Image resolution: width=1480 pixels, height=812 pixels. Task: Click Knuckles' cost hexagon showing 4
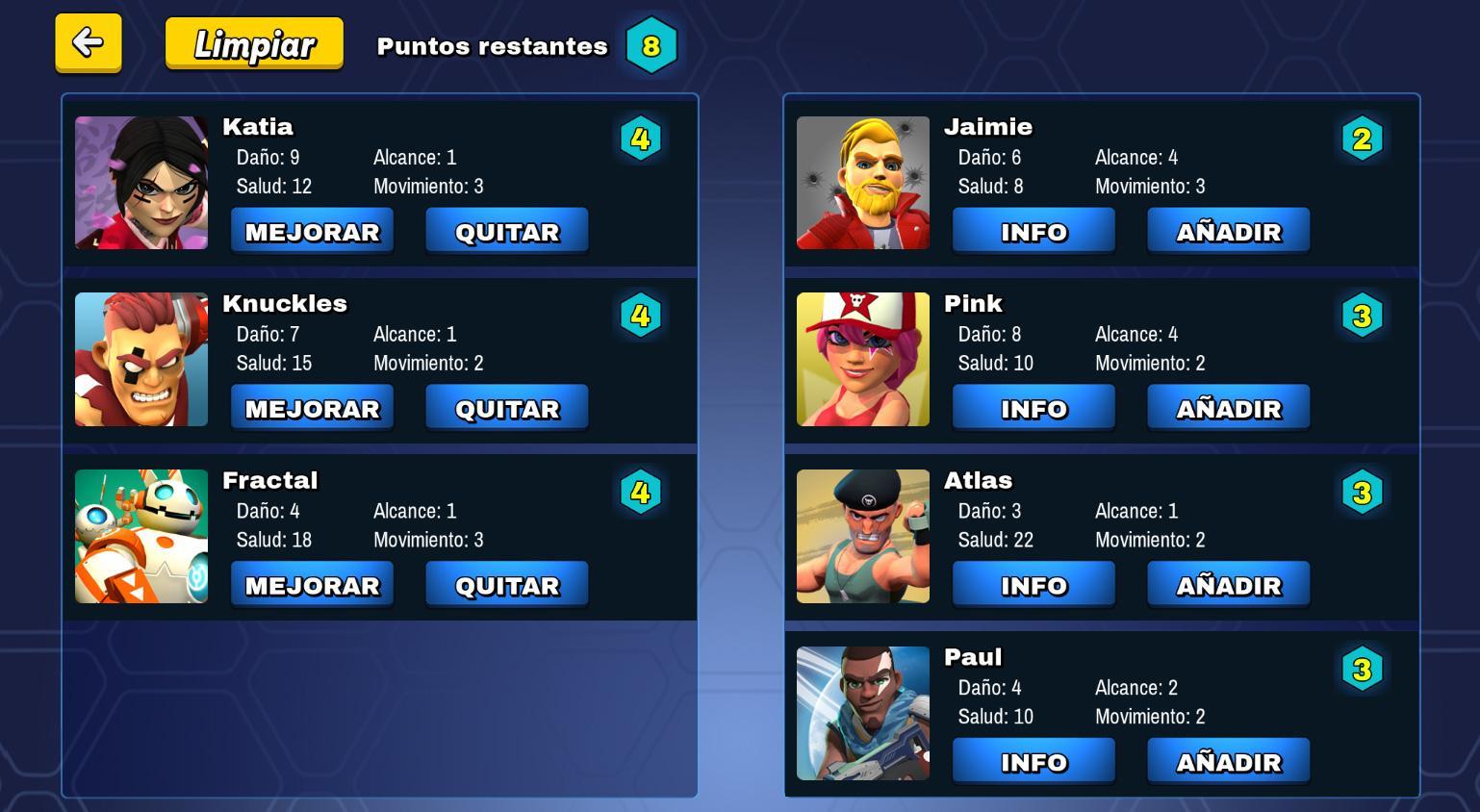[x=641, y=316]
